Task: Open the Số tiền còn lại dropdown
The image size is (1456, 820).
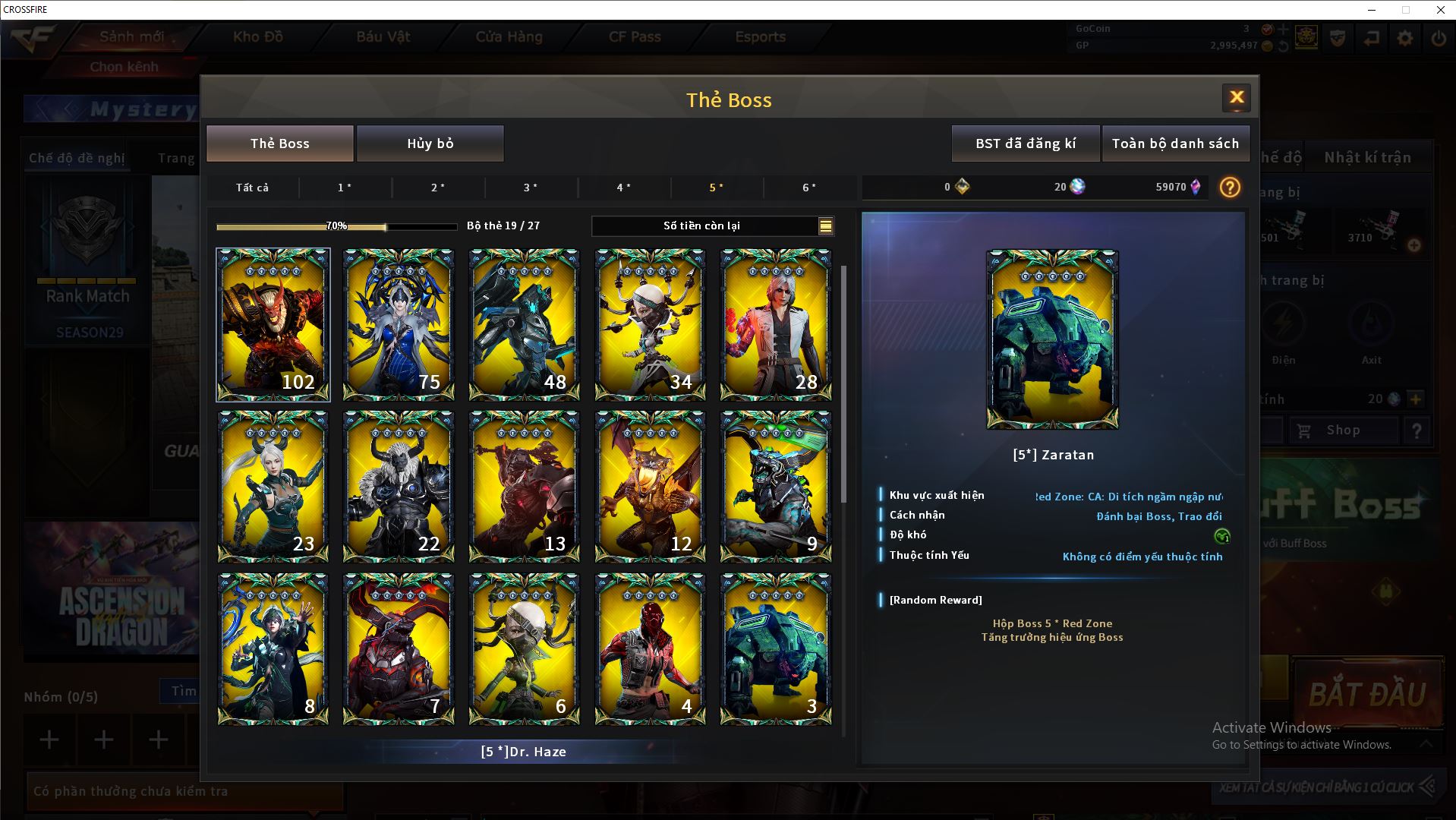Action: (x=825, y=226)
